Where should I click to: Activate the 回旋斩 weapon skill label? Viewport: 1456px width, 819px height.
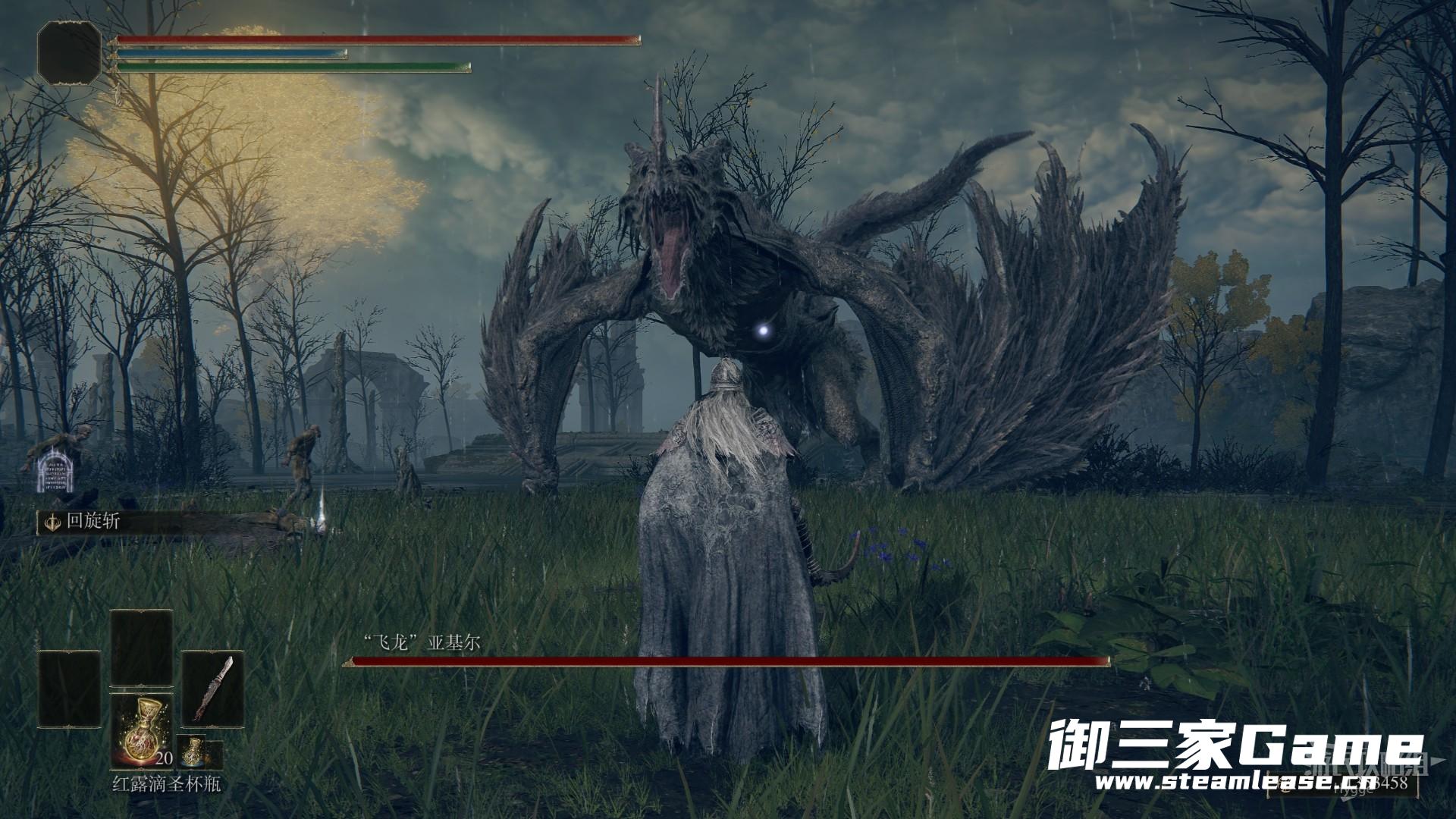click(82, 522)
